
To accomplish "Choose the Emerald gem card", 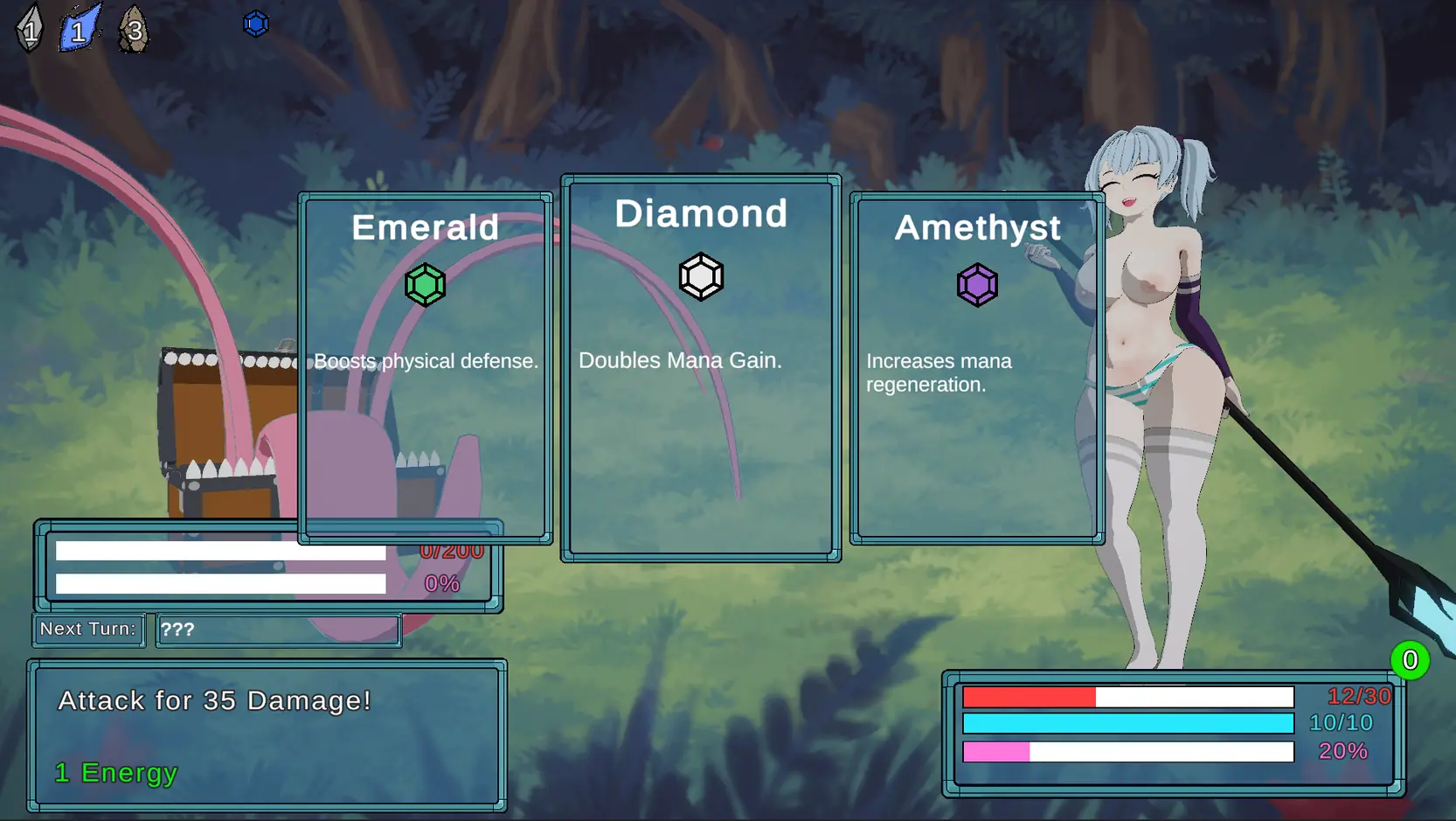I will (426, 367).
